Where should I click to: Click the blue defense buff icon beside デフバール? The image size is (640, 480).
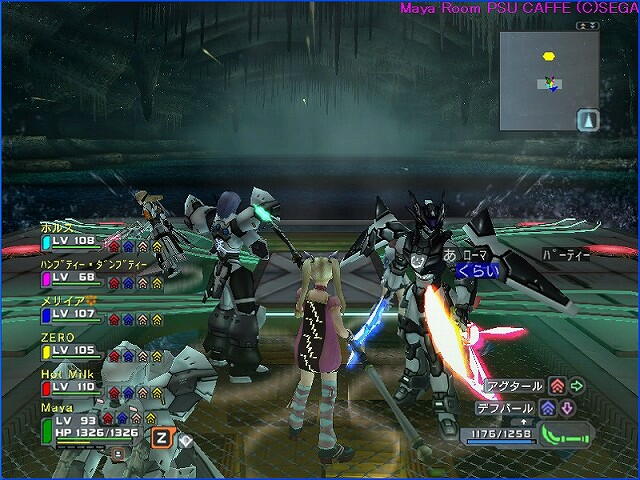point(548,409)
